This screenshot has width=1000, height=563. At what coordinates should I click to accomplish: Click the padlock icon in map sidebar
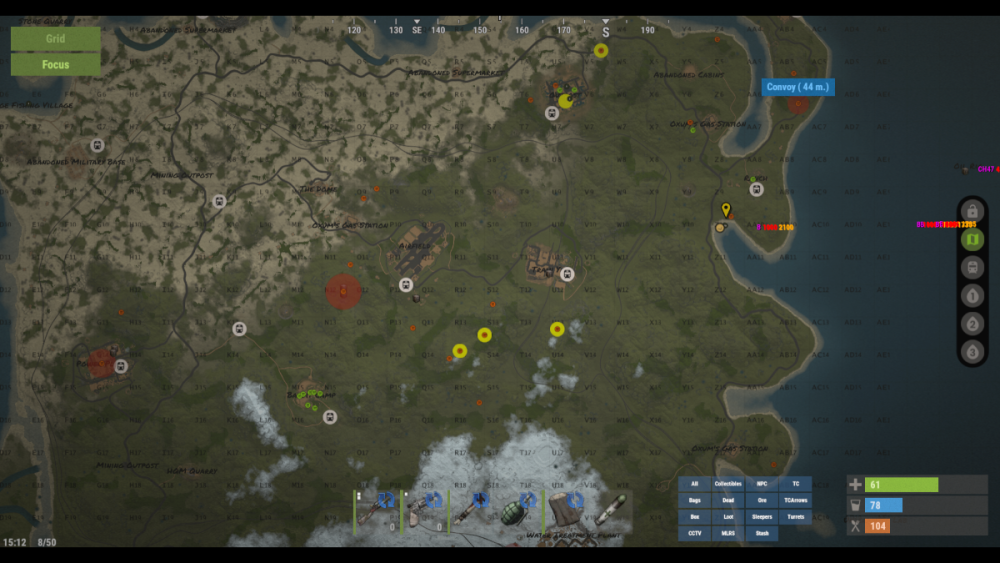tap(972, 212)
